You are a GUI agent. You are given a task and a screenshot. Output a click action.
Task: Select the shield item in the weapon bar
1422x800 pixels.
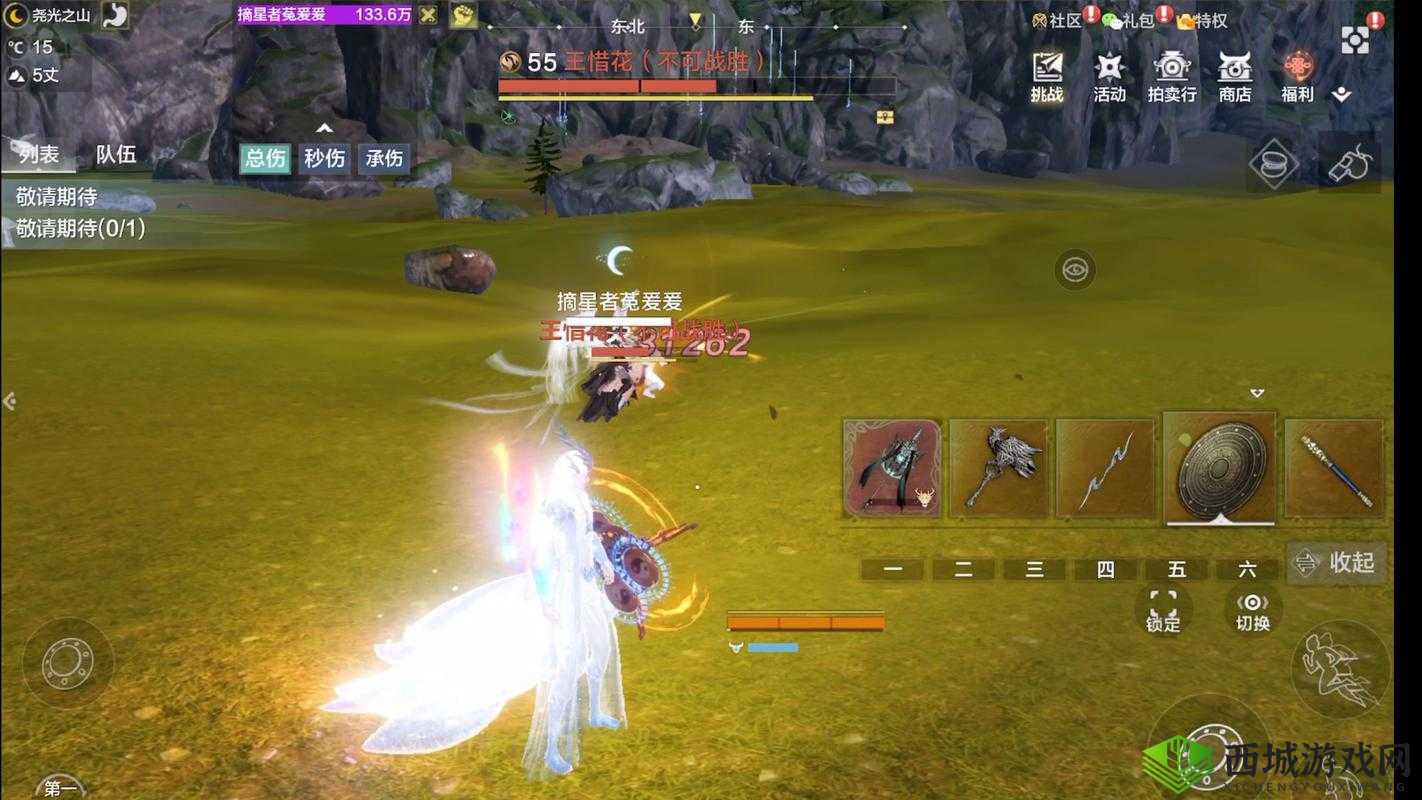[x=1219, y=465]
